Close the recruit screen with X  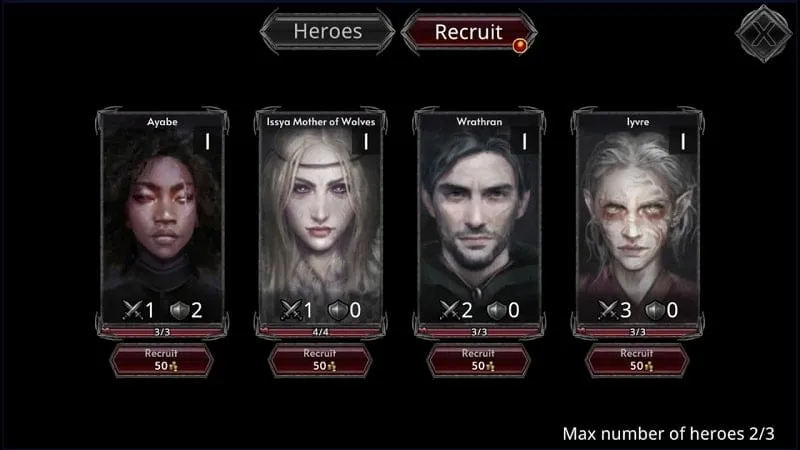point(763,32)
